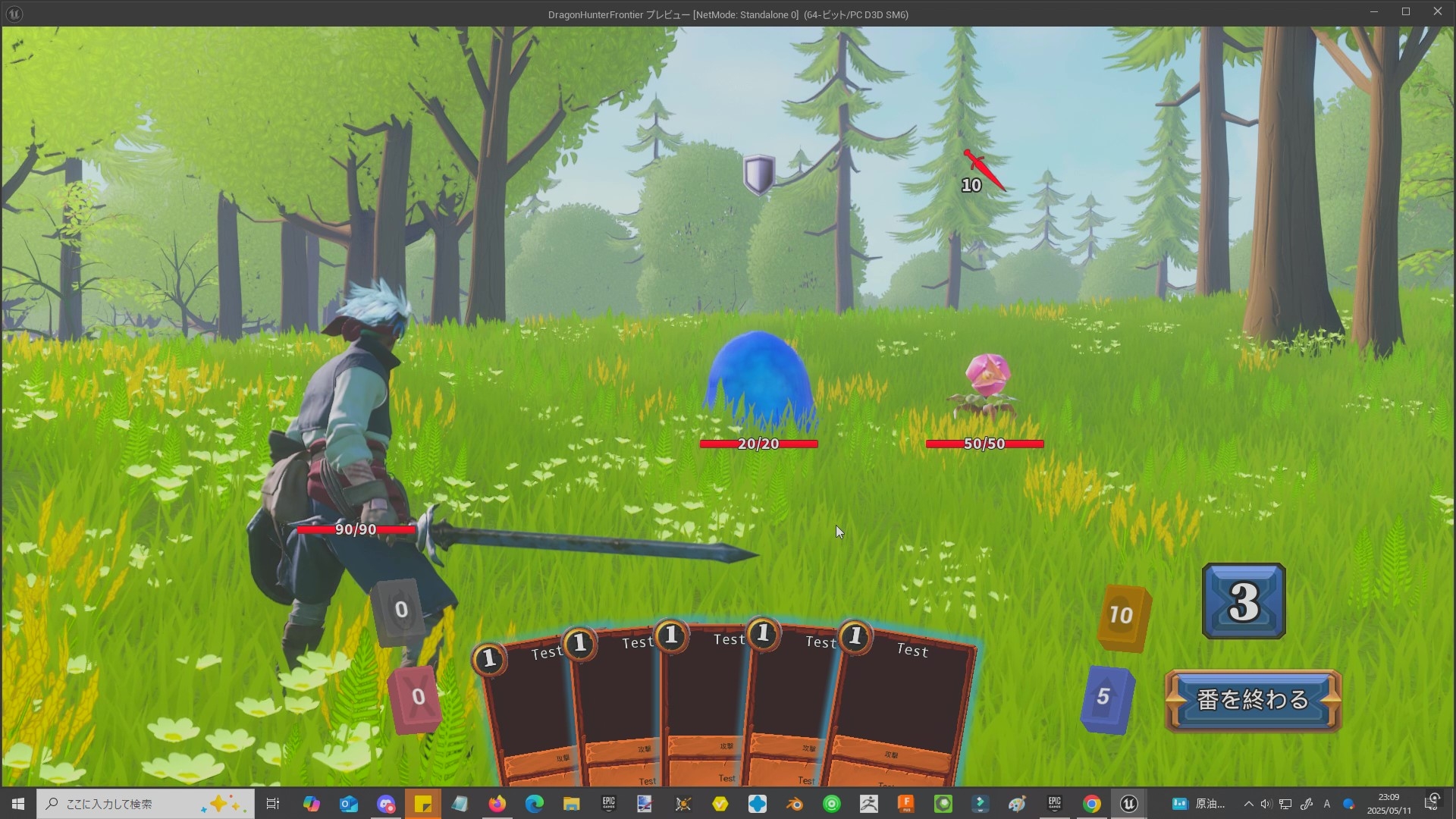Close the game preview window
Screen dimensions: 1456x819
1437,12
